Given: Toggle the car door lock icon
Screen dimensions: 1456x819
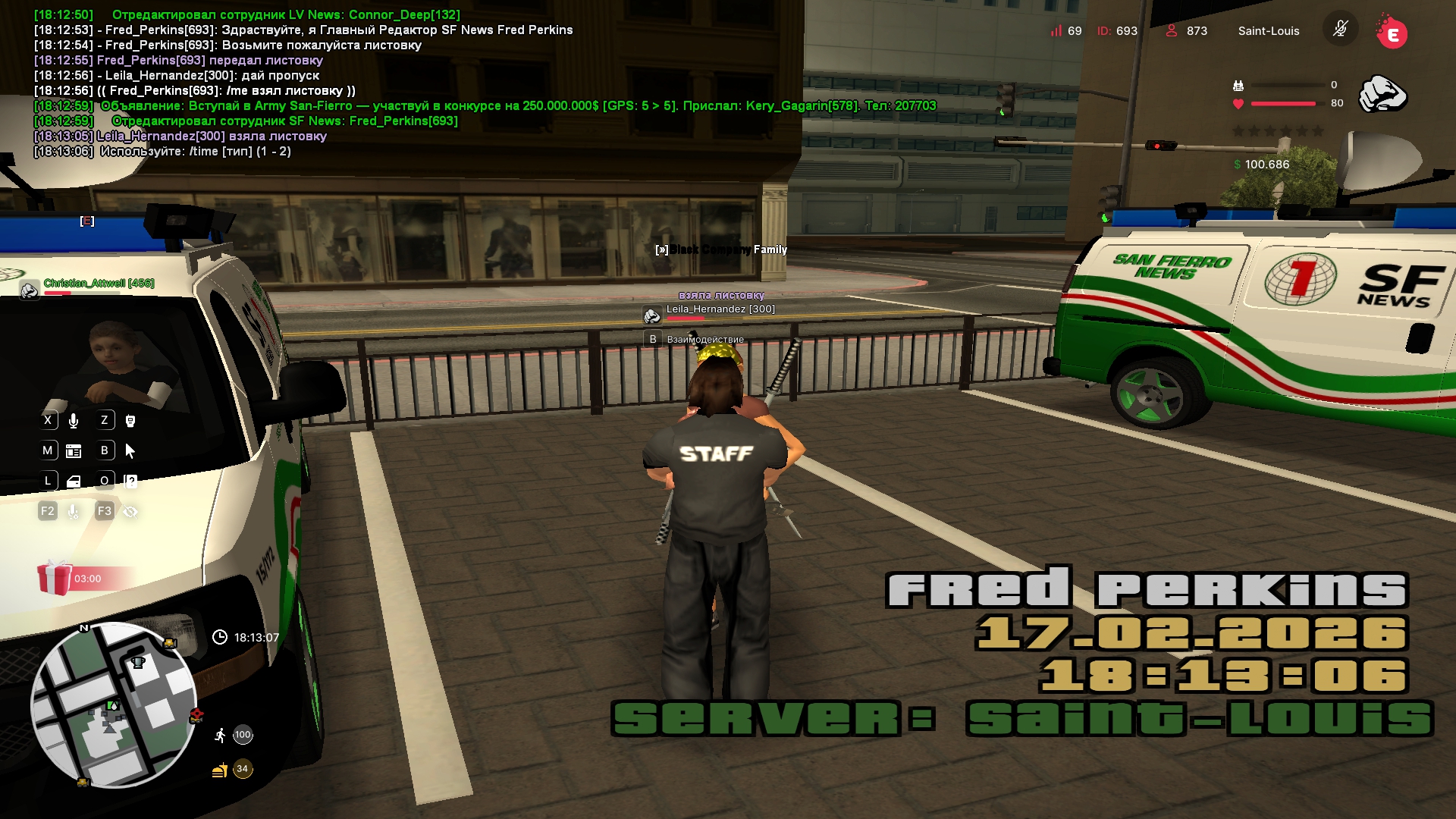Looking at the screenshot, I should [74, 482].
